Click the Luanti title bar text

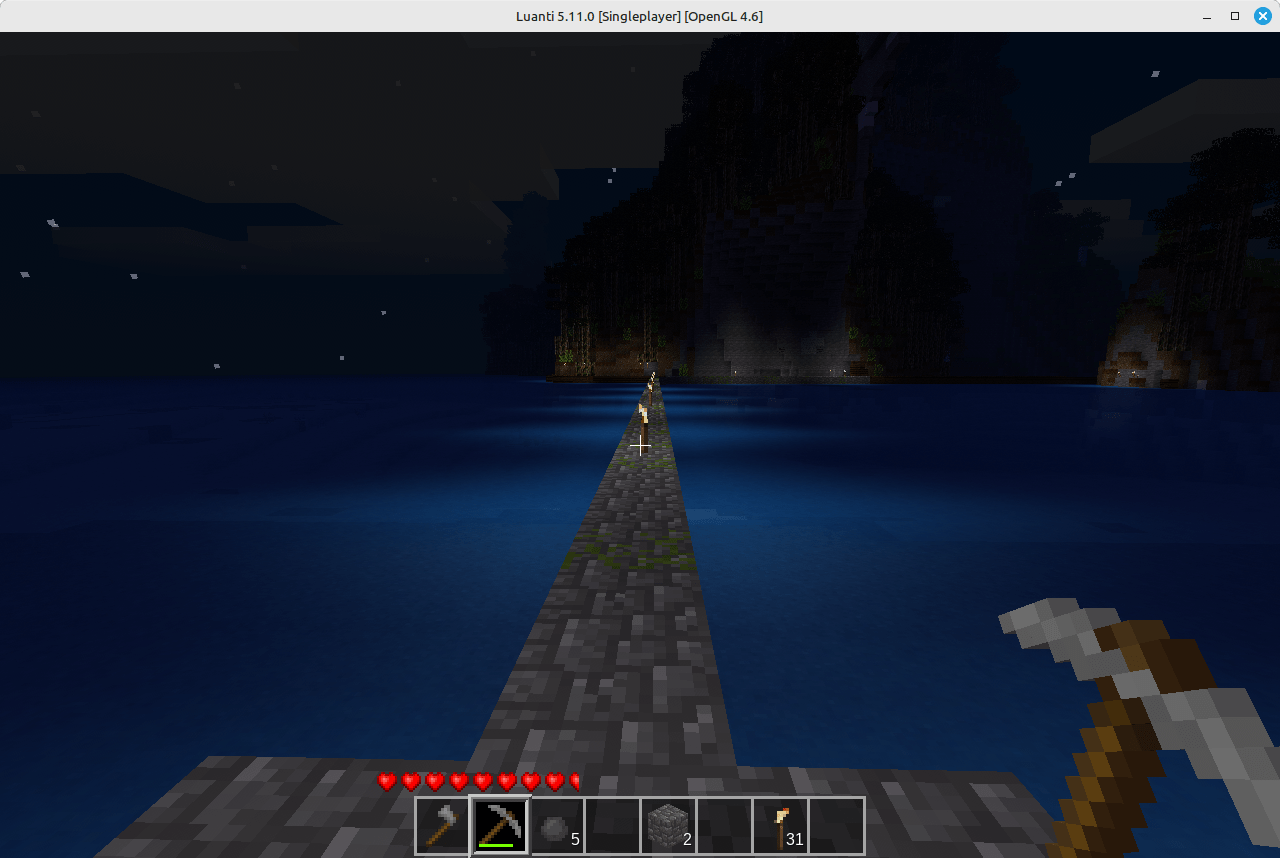click(x=640, y=16)
